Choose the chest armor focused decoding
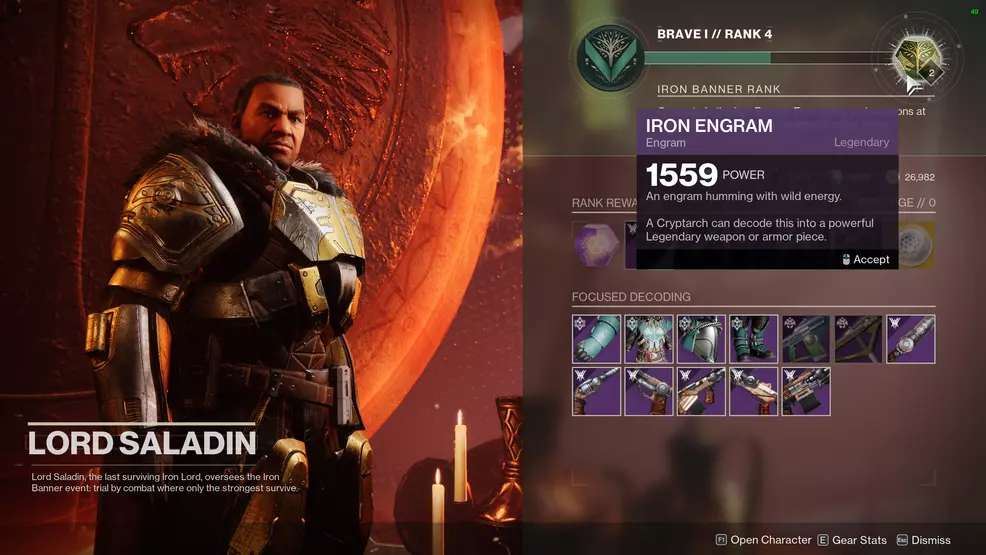Viewport: 986px width, 555px height. [649, 339]
